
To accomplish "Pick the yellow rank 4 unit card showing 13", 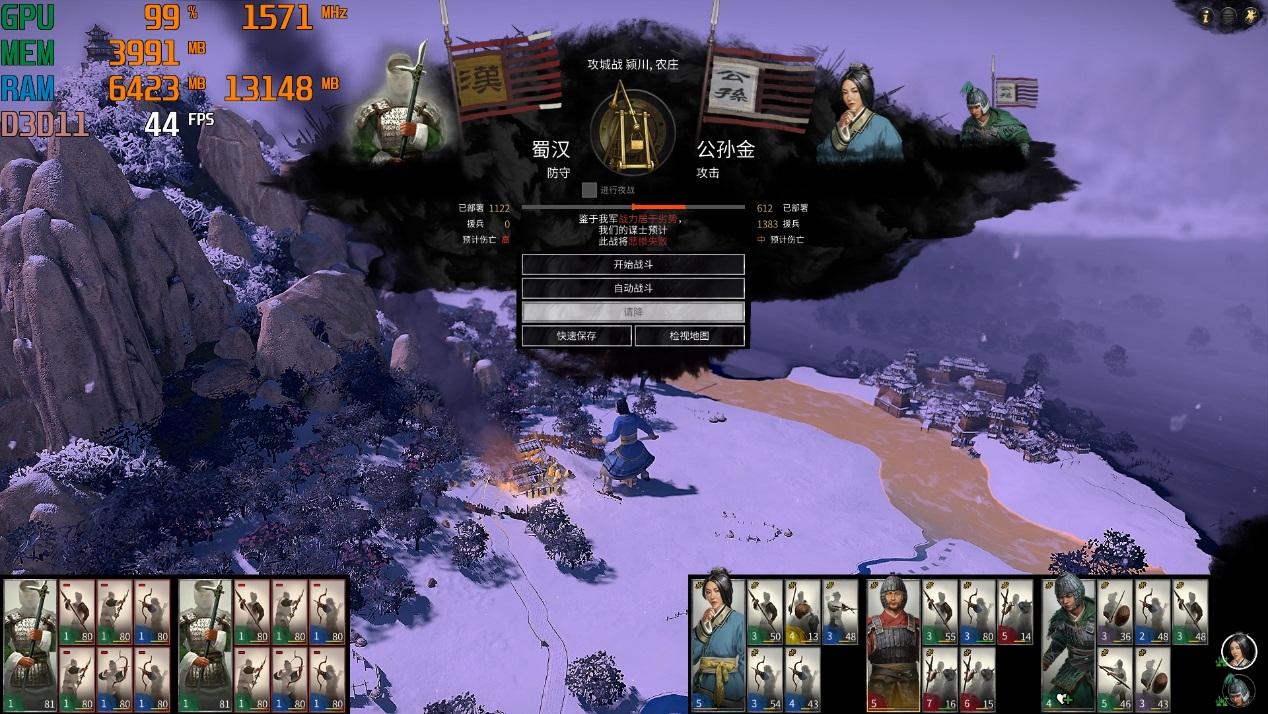I will click(802, 610).
